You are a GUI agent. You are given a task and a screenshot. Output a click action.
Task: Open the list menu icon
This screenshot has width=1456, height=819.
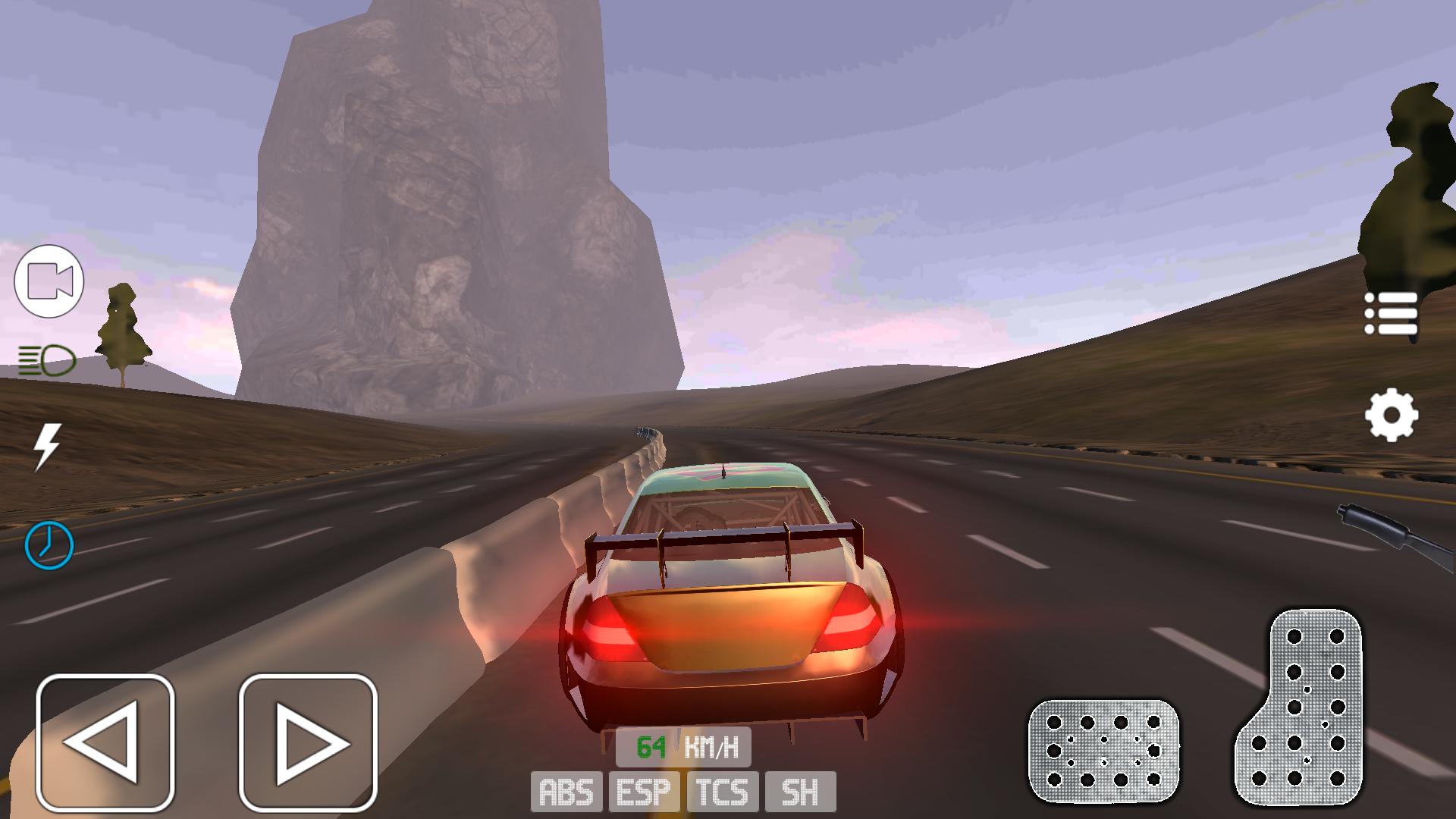click(x=1391, y=313)
